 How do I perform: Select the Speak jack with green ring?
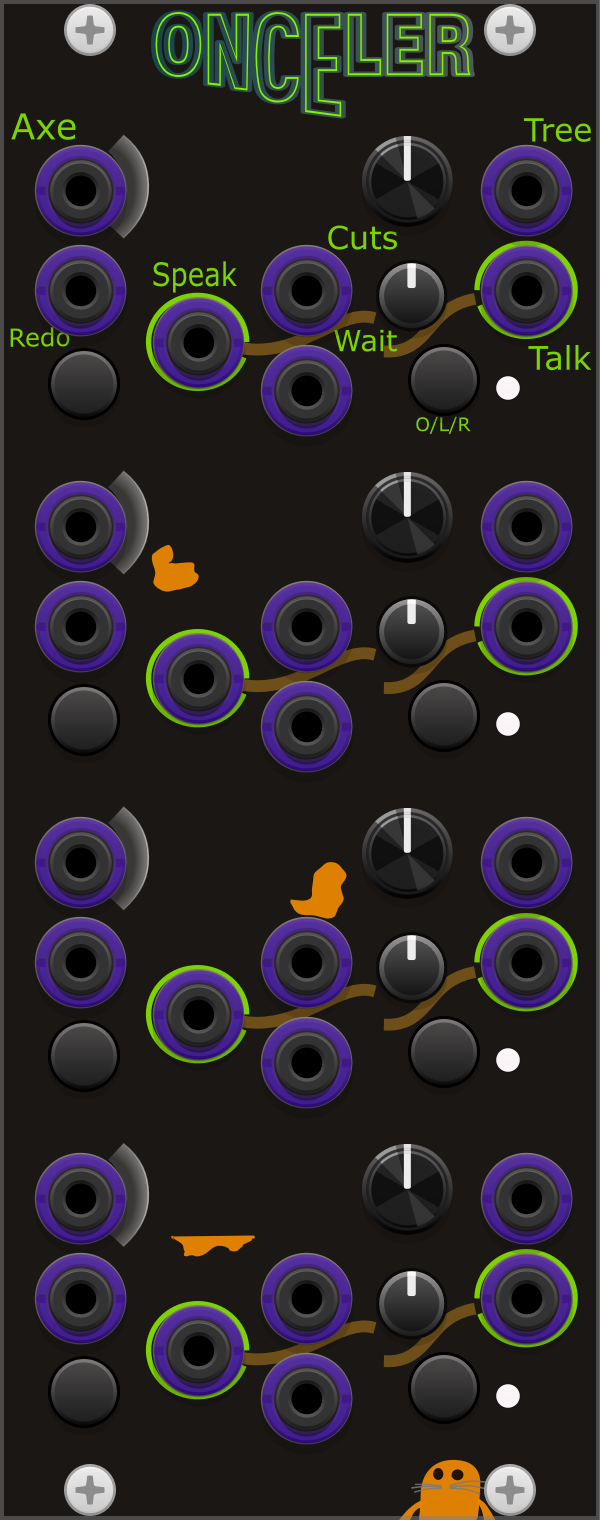point(198,341)
